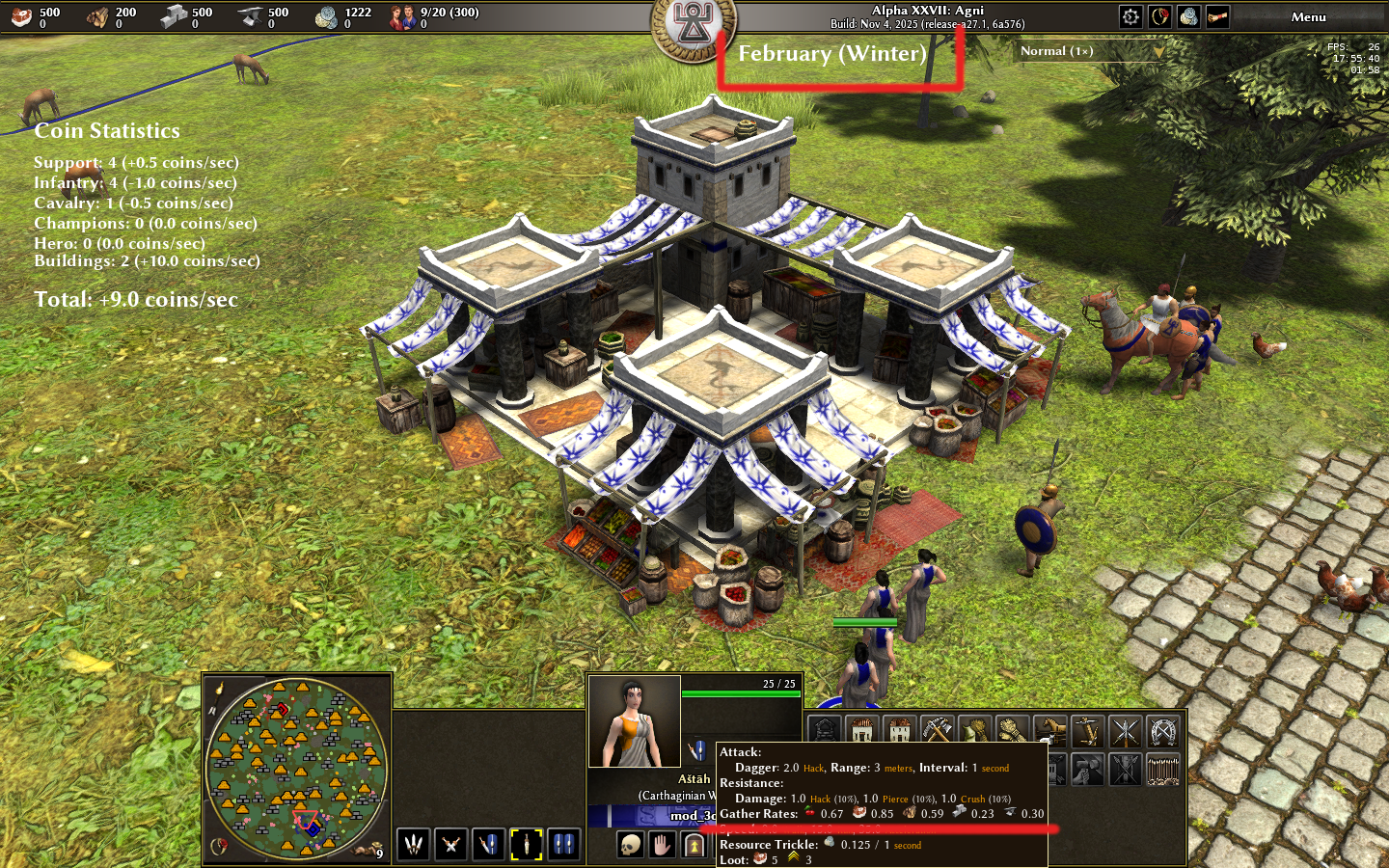Select the horse building icon
The image size is (1389, 868).
point(1049,731)
